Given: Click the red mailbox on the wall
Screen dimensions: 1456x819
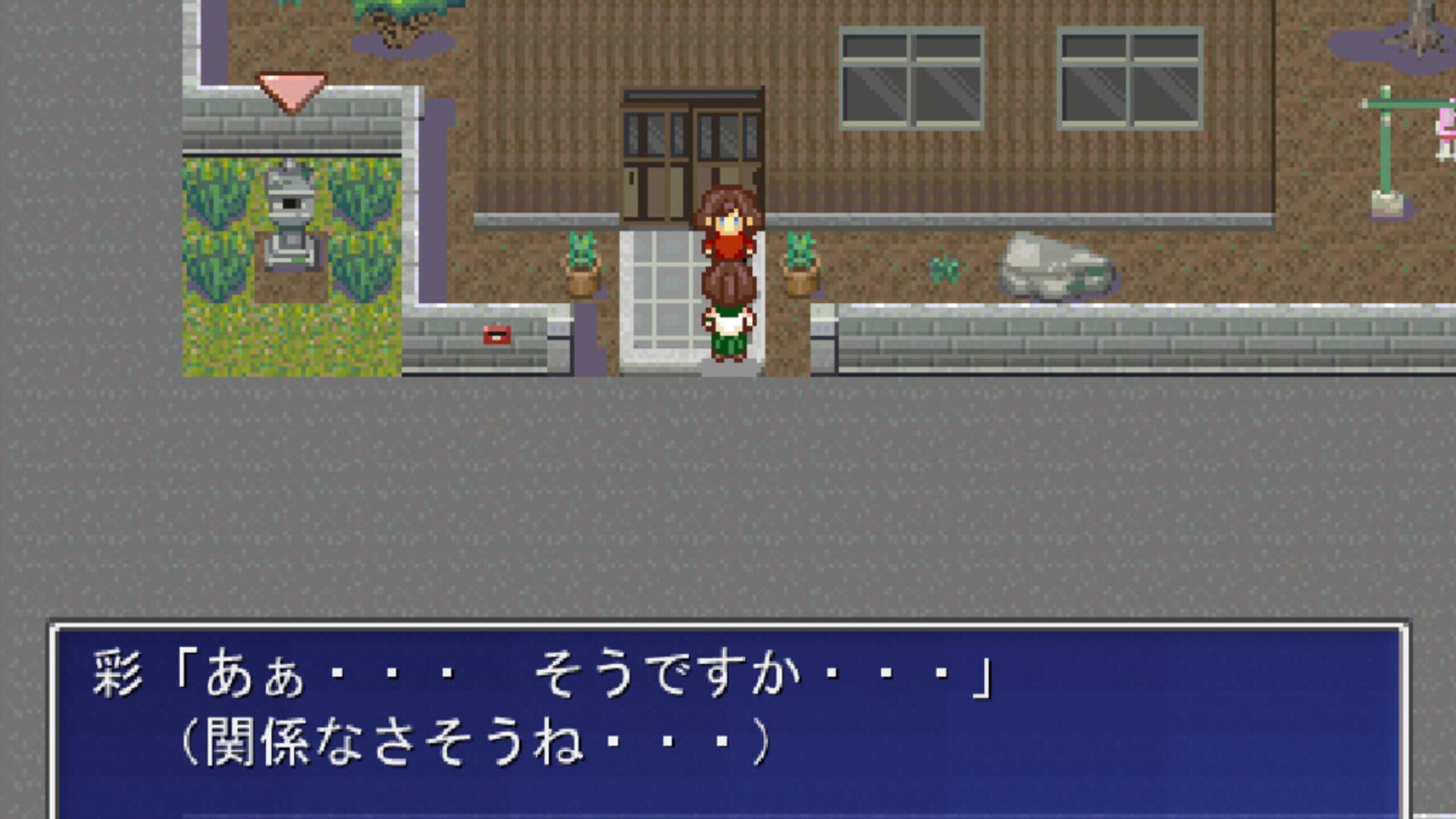Looking at the screenshot, I should 498,336.
